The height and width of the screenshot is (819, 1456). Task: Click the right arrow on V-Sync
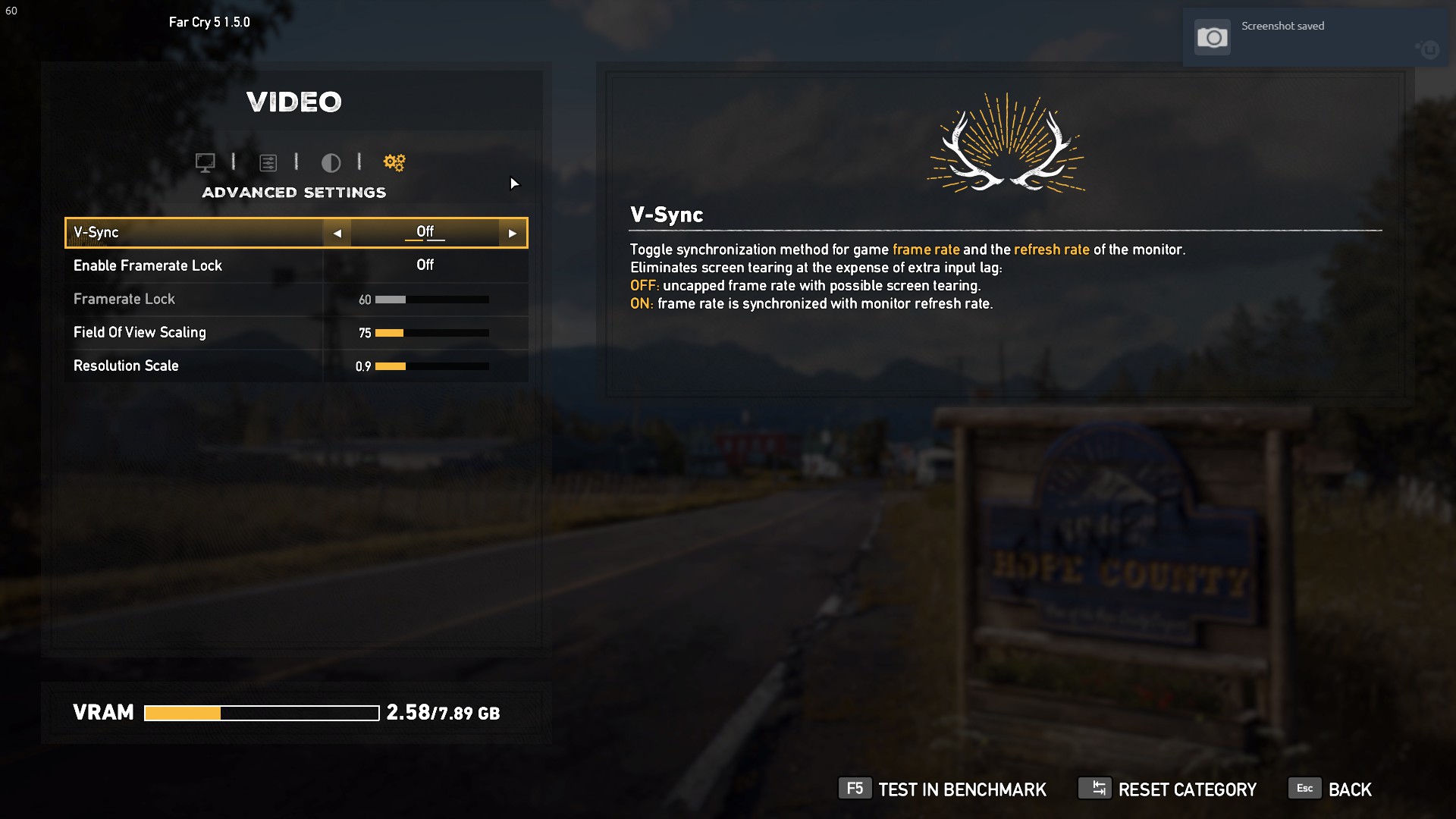pos(513,234)
